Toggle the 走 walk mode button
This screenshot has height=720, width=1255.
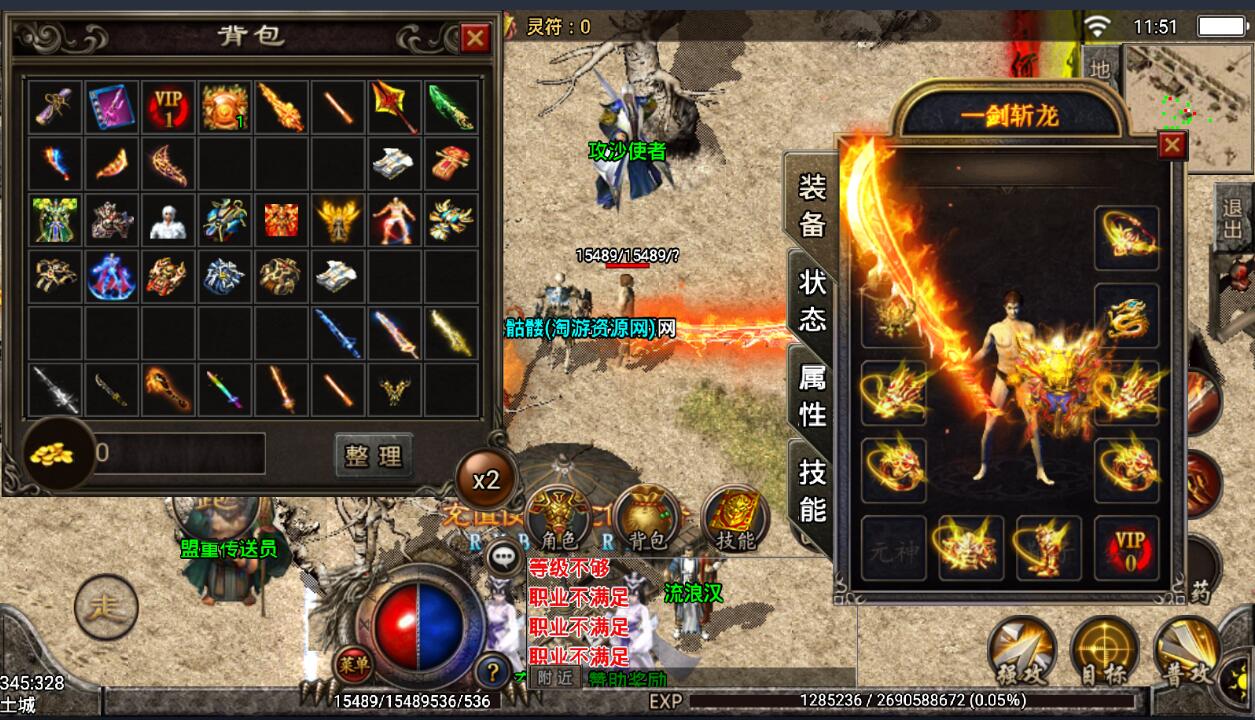106,608
